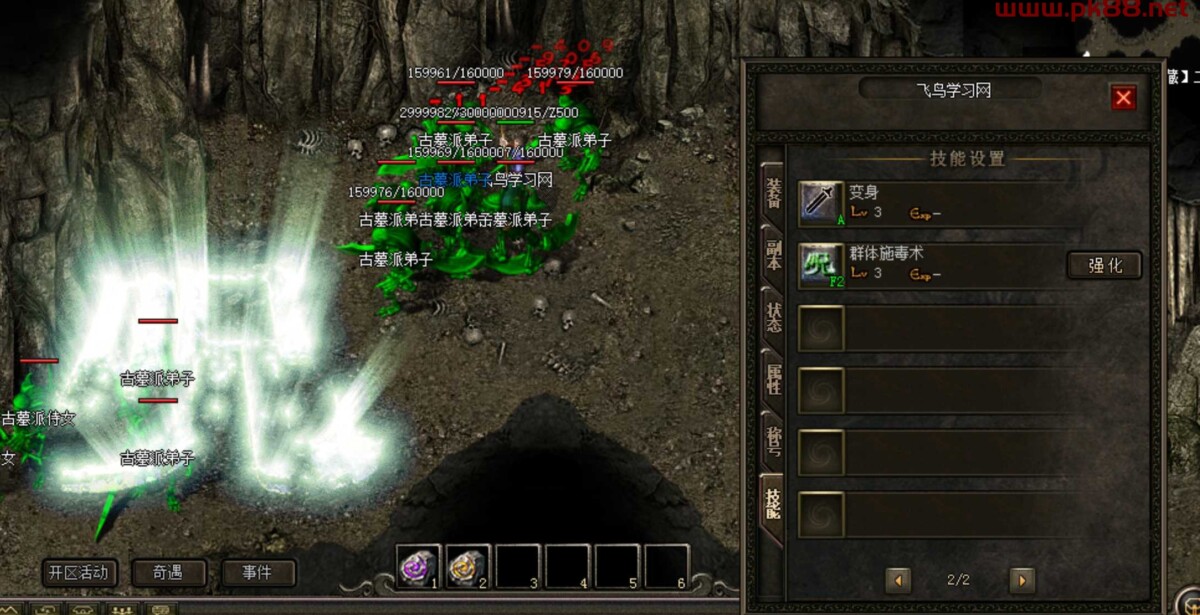Use the orange swirl stone in slot 2
The height and width of the screenshot is (615, 1200).
[x=468, y=566]
